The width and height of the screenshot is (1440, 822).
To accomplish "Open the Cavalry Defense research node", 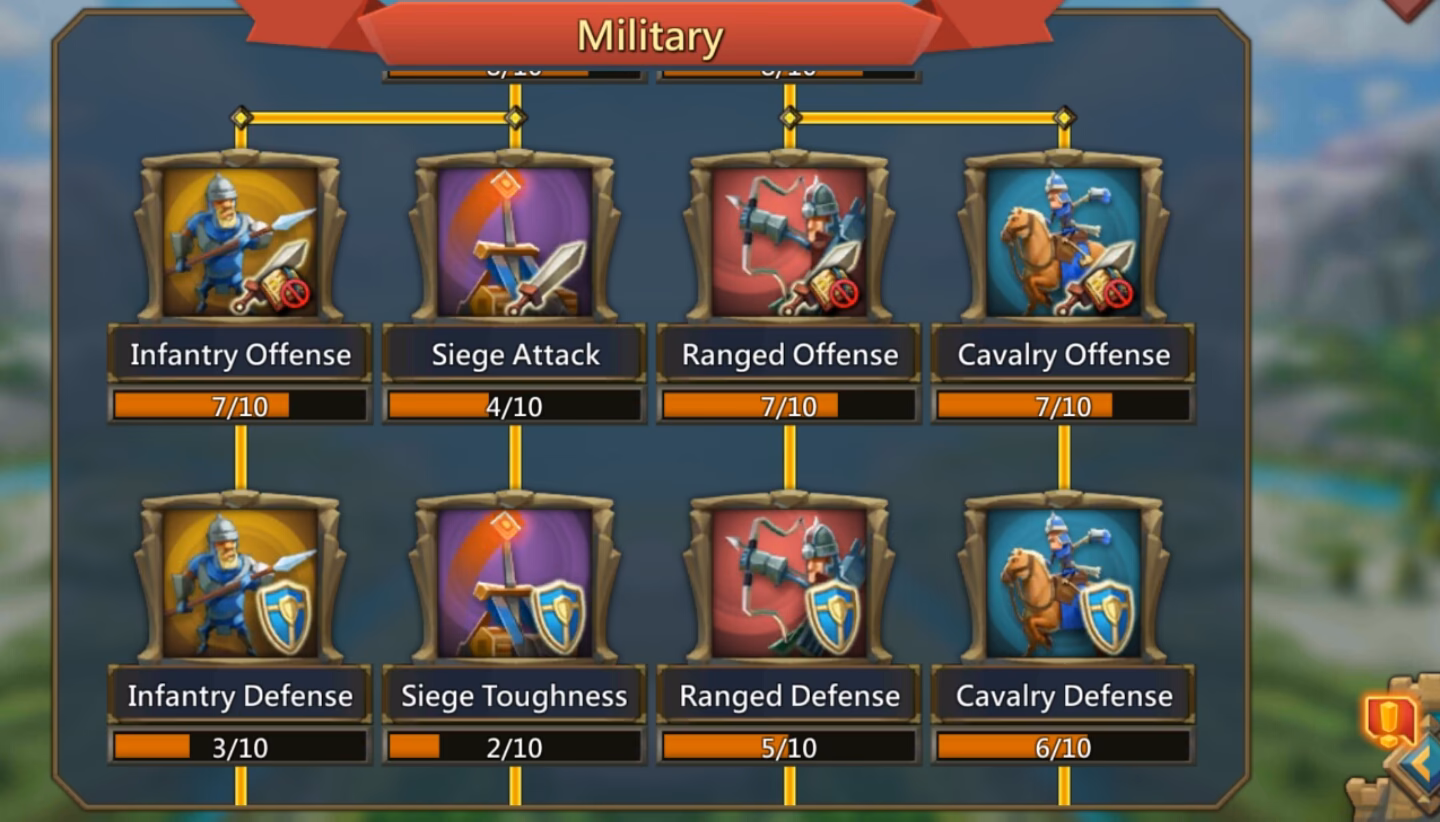I will (1061, 580).
